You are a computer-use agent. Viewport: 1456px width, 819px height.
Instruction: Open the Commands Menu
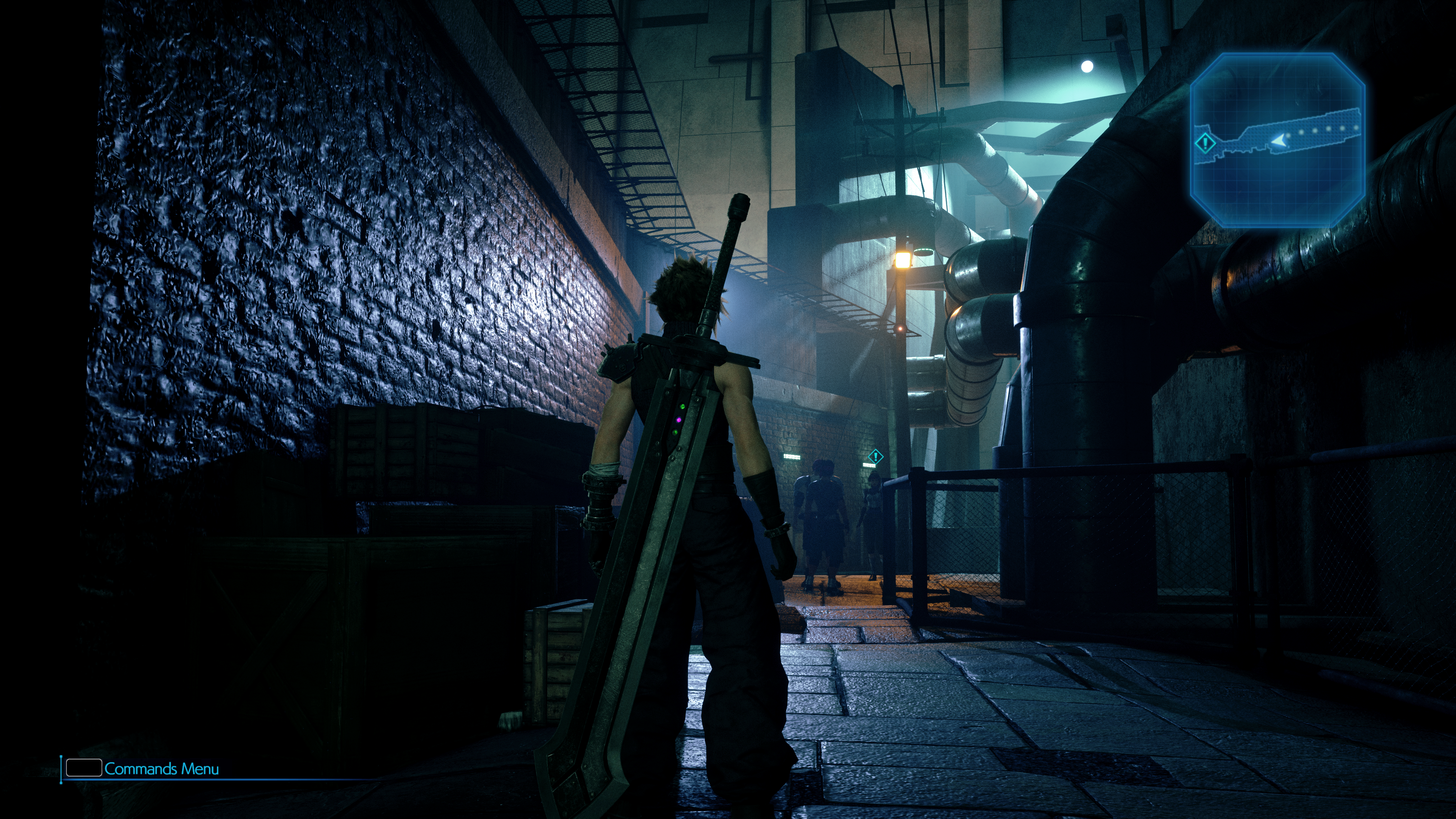[141, 769]
